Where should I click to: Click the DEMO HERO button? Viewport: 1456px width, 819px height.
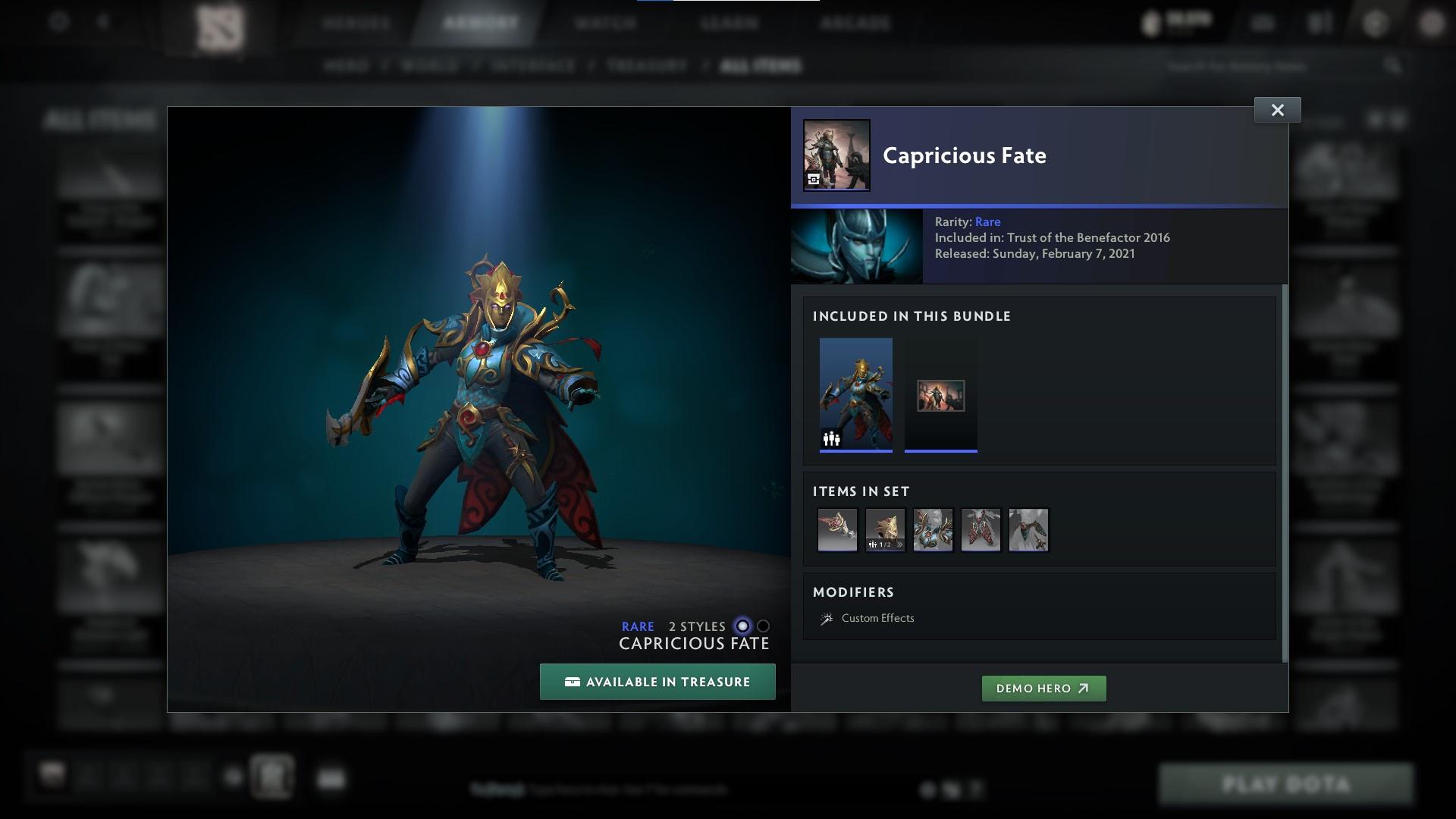point(1044,689)
